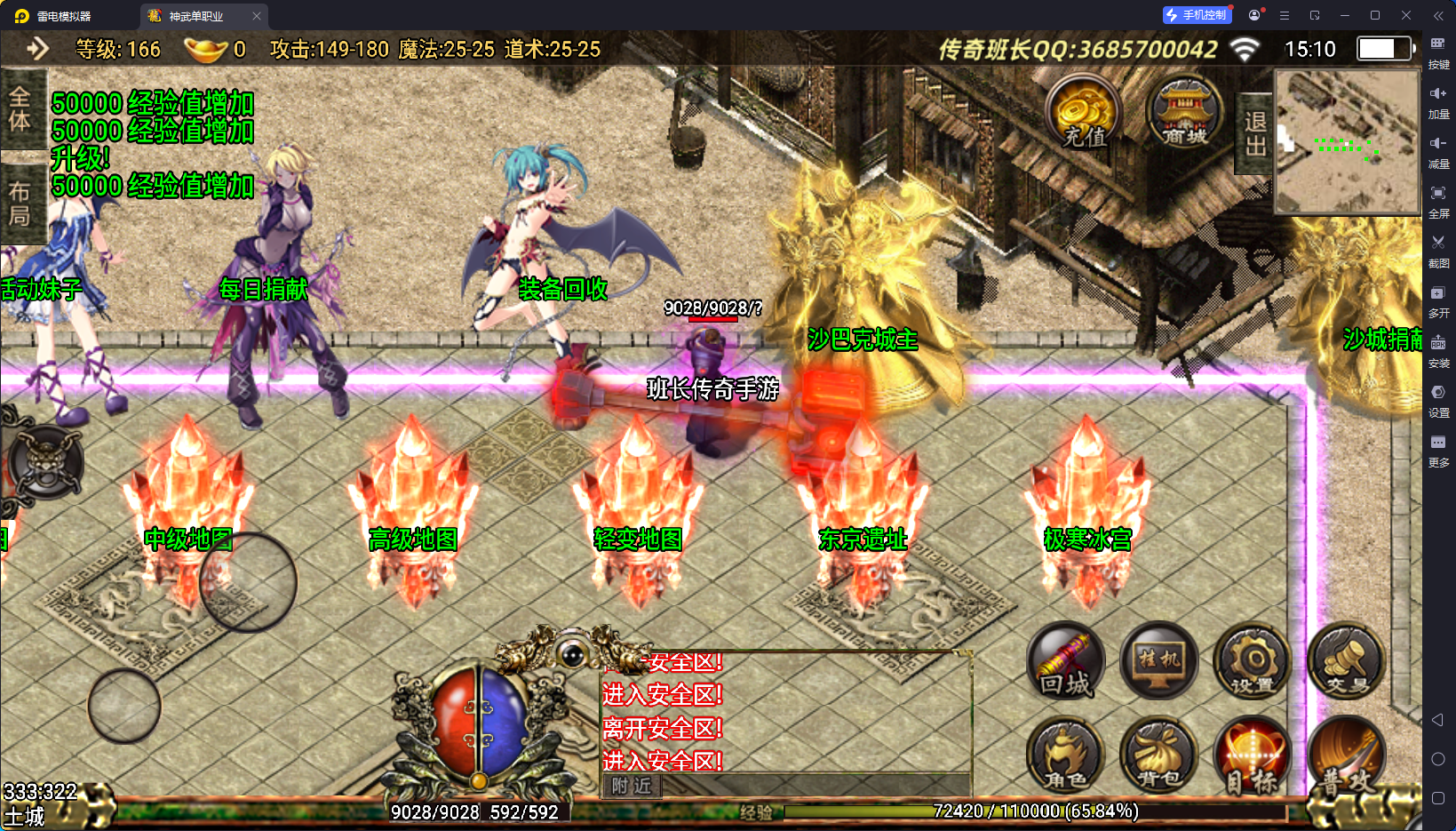The height and width of the screenshot is (831, 1456).
Task: Expand the arrow icon beside the level
Action: 37,48
